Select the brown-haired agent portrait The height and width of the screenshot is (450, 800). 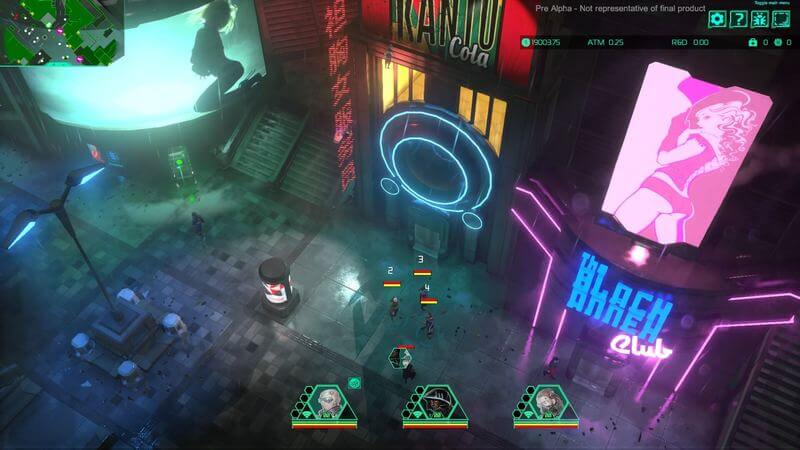pos(545,402)
